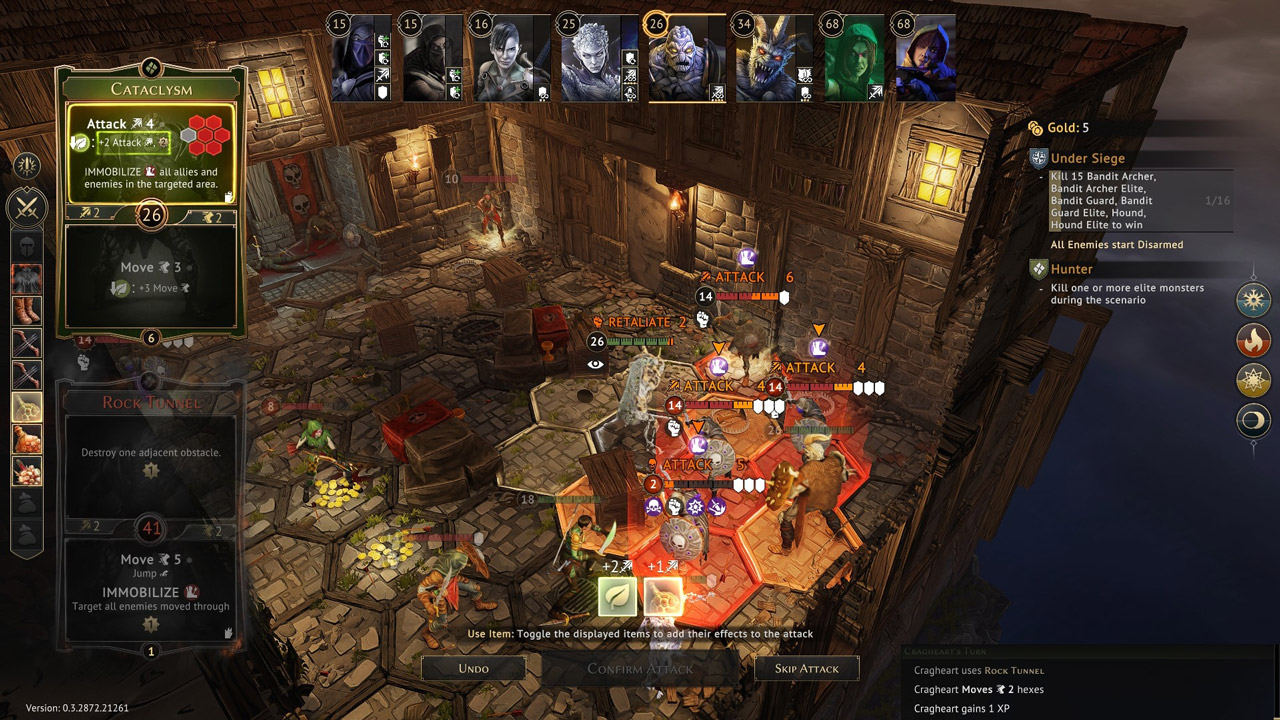1280x720 pixels.
Task: Select the boots equipment slot
Action: (26, 311)
